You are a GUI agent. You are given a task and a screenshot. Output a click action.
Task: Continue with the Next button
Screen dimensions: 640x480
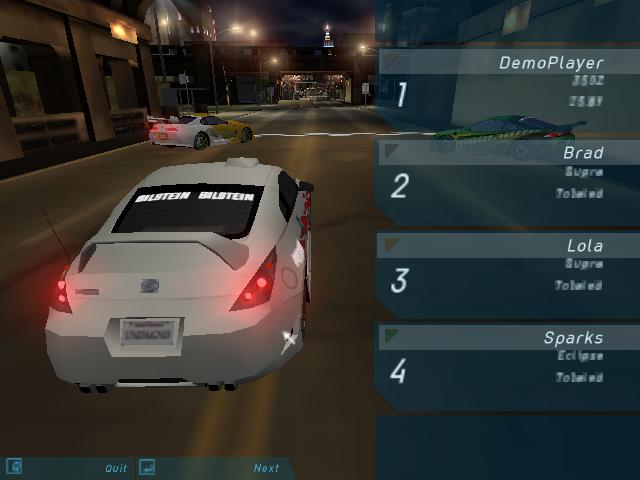pyautogui.click(x=266, y=468)
